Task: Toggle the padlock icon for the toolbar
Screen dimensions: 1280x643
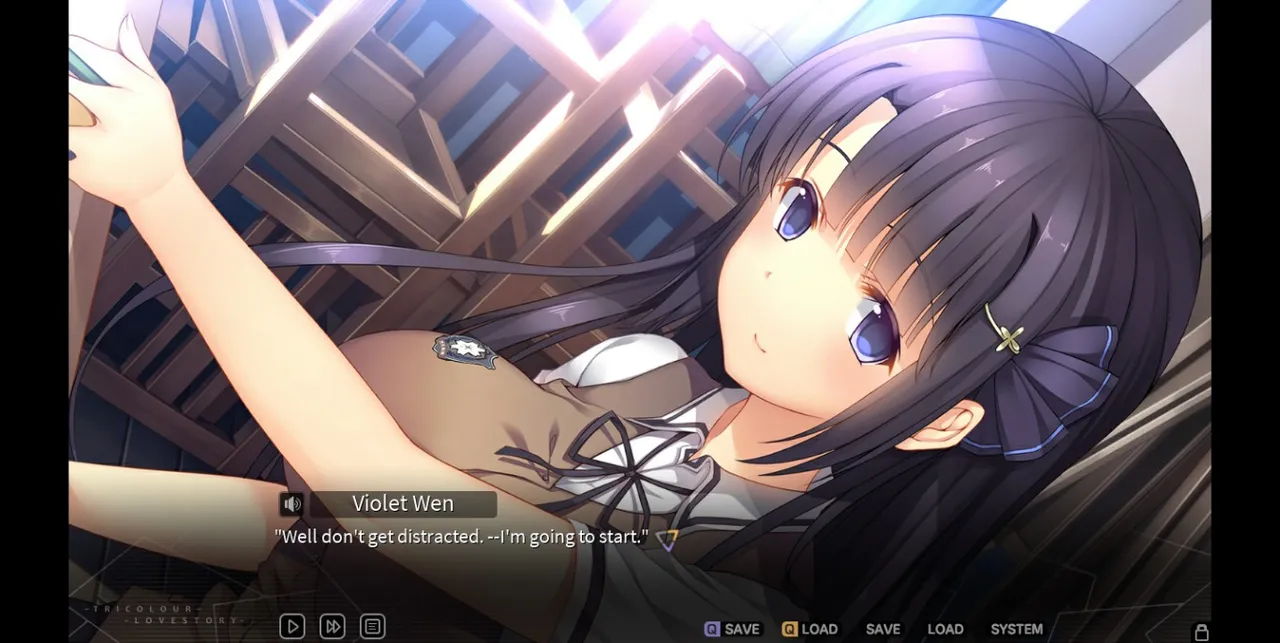Action: [x=1202, y=632]
